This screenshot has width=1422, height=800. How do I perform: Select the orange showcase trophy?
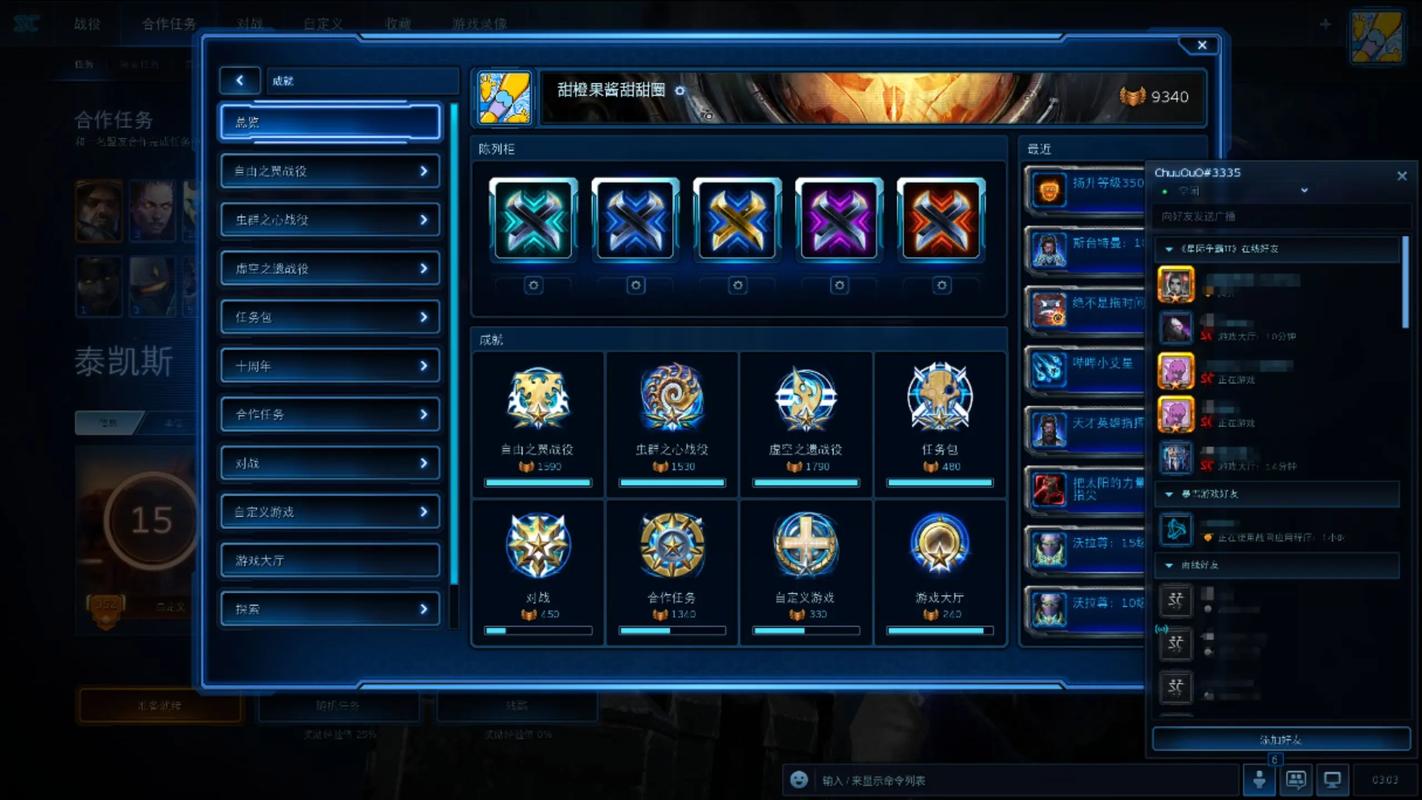[941, 219]
